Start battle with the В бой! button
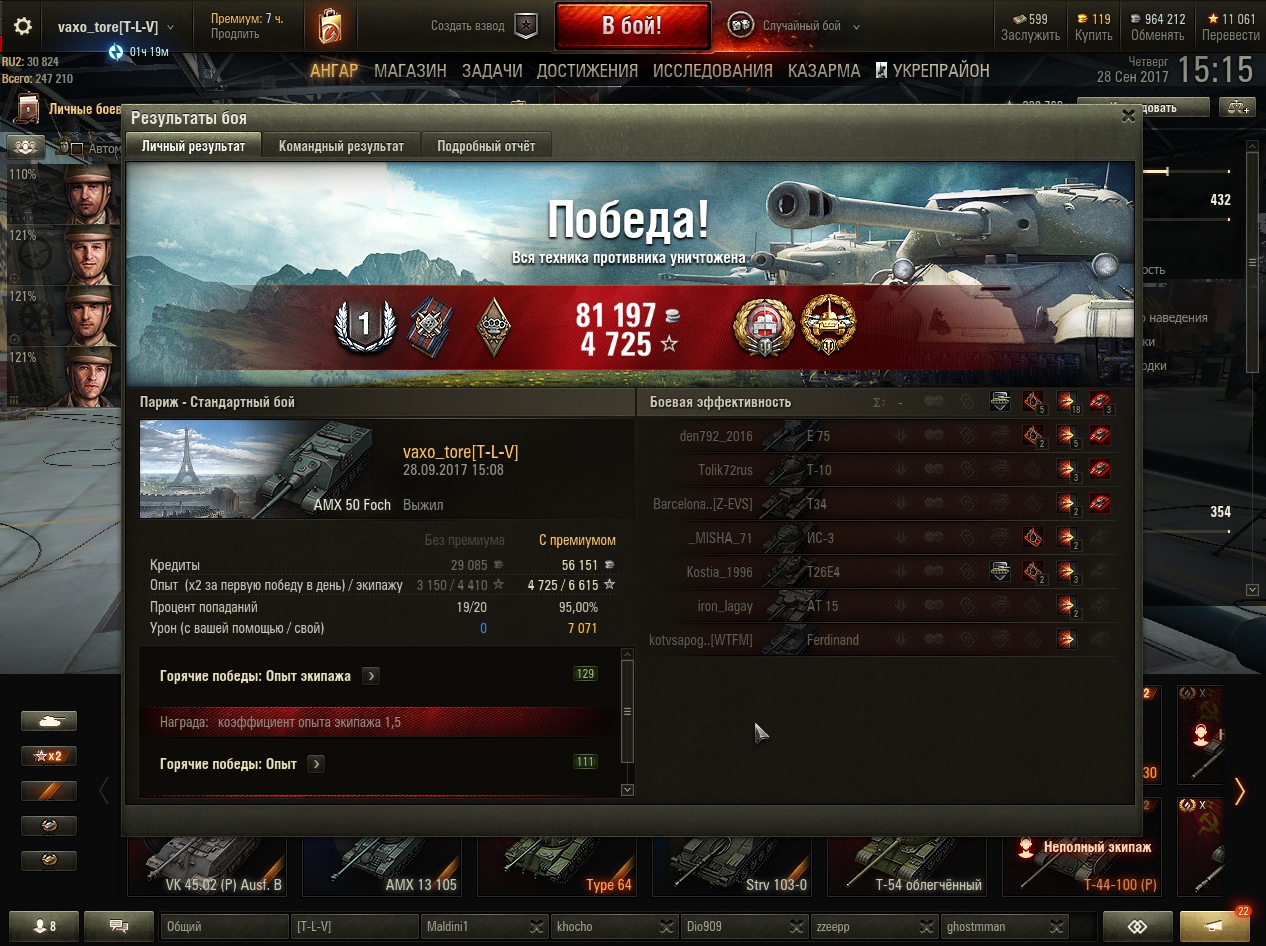1266x946 pixels. (632, 26)
